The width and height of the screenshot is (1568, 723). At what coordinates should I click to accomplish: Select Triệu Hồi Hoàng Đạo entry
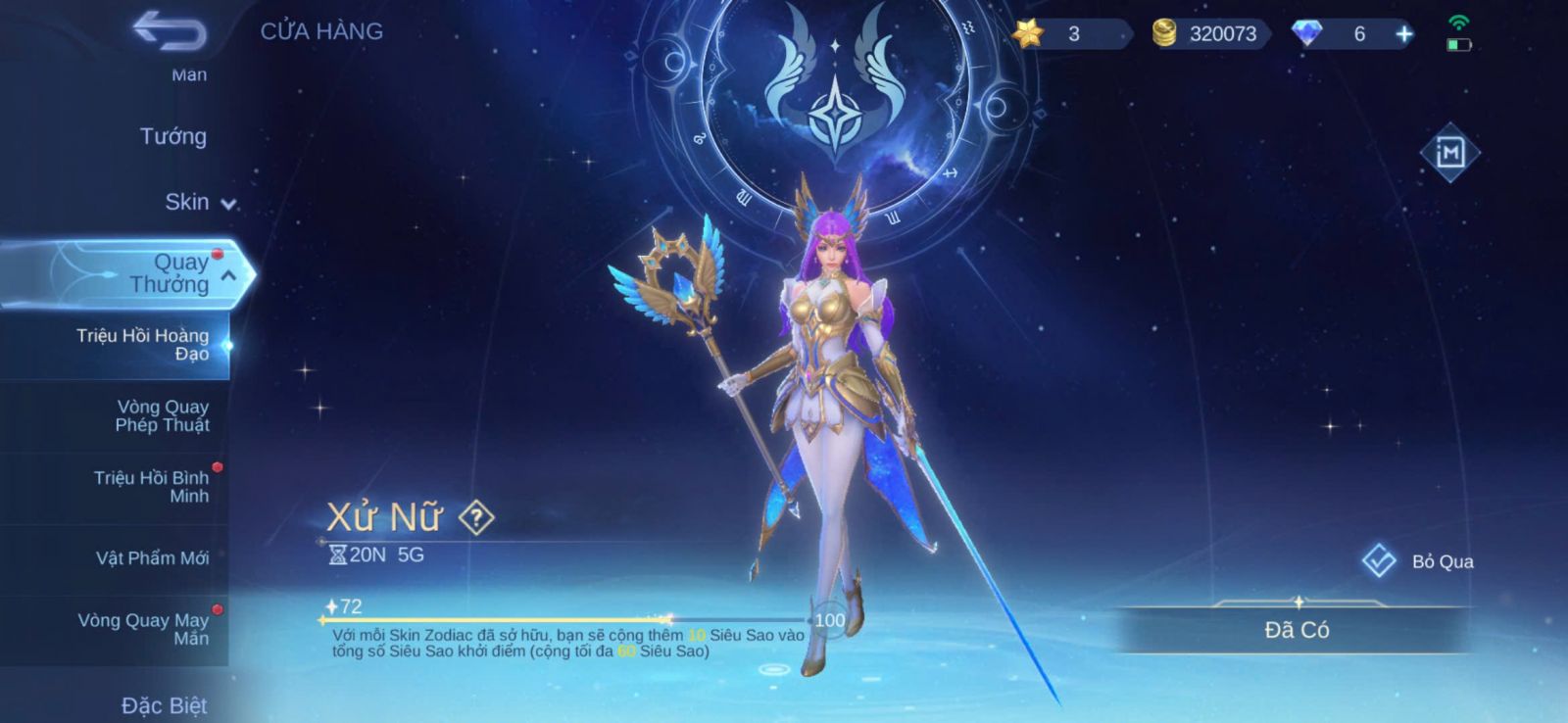[x=142, y=344]
